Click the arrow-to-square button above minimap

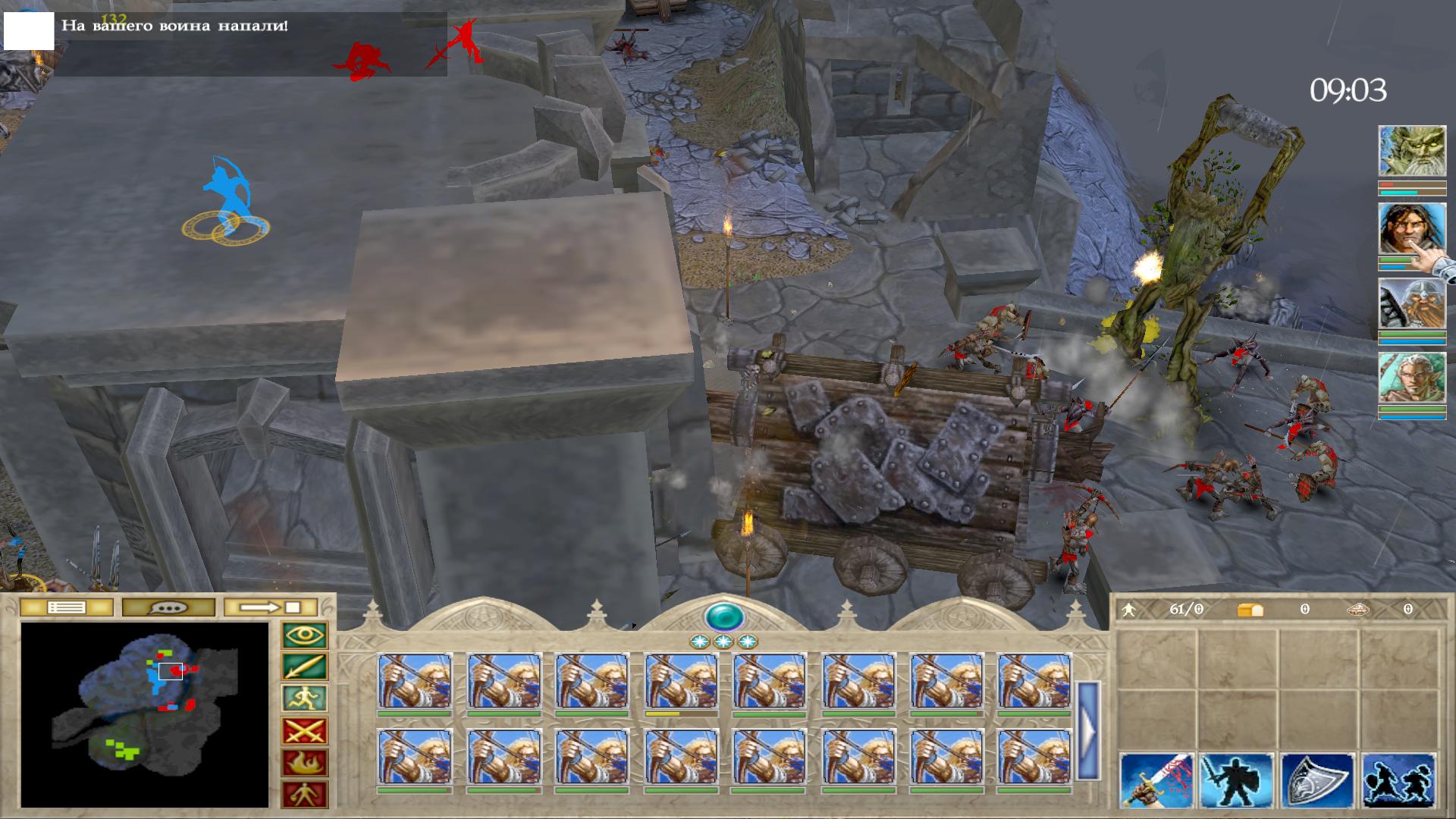(x=271, y=607)
